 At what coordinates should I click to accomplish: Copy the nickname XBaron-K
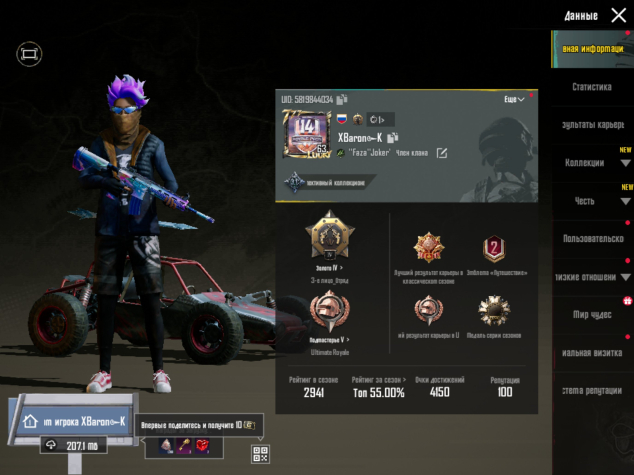(394, 137)
